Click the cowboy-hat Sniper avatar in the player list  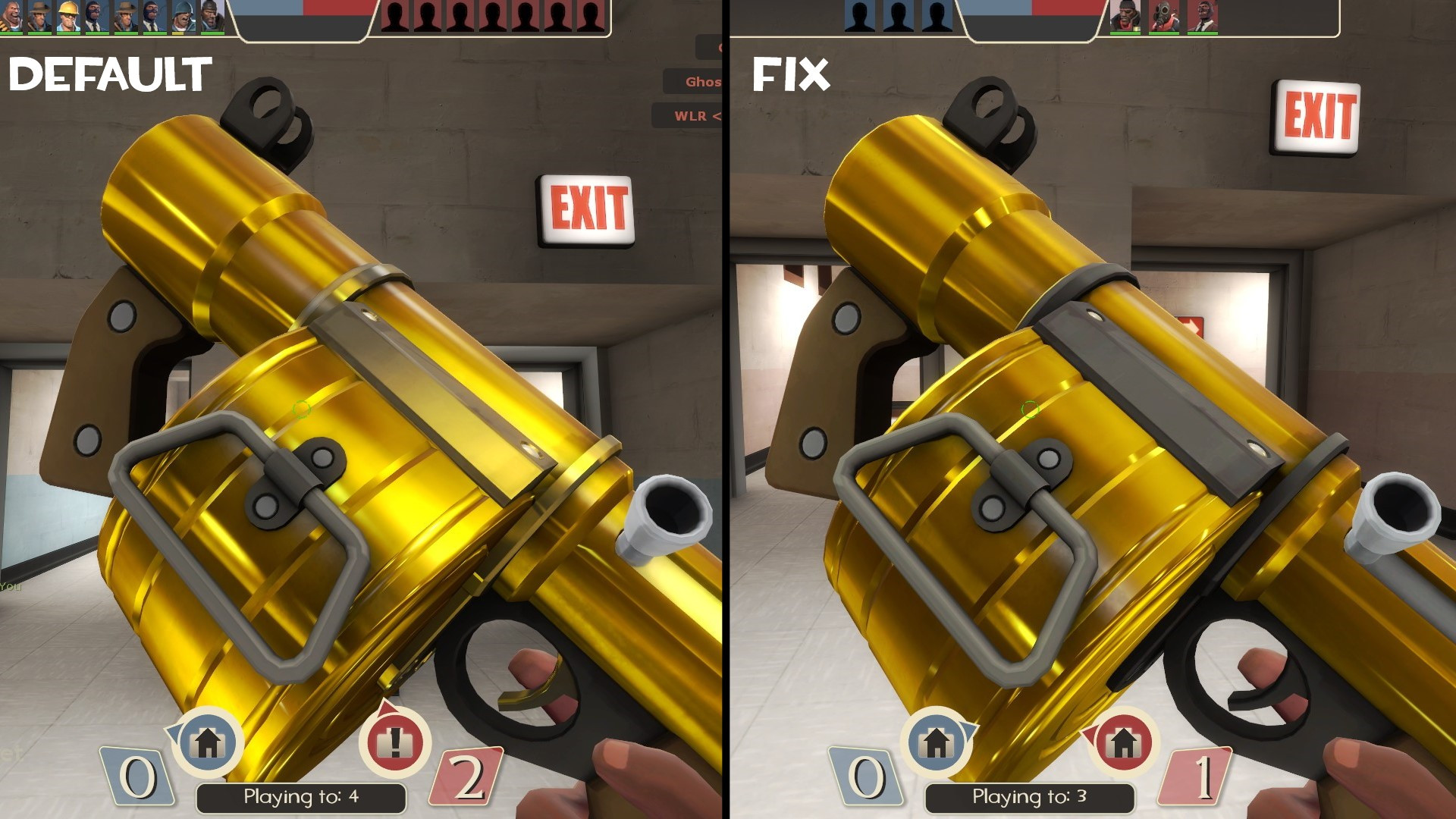[36, 15]
